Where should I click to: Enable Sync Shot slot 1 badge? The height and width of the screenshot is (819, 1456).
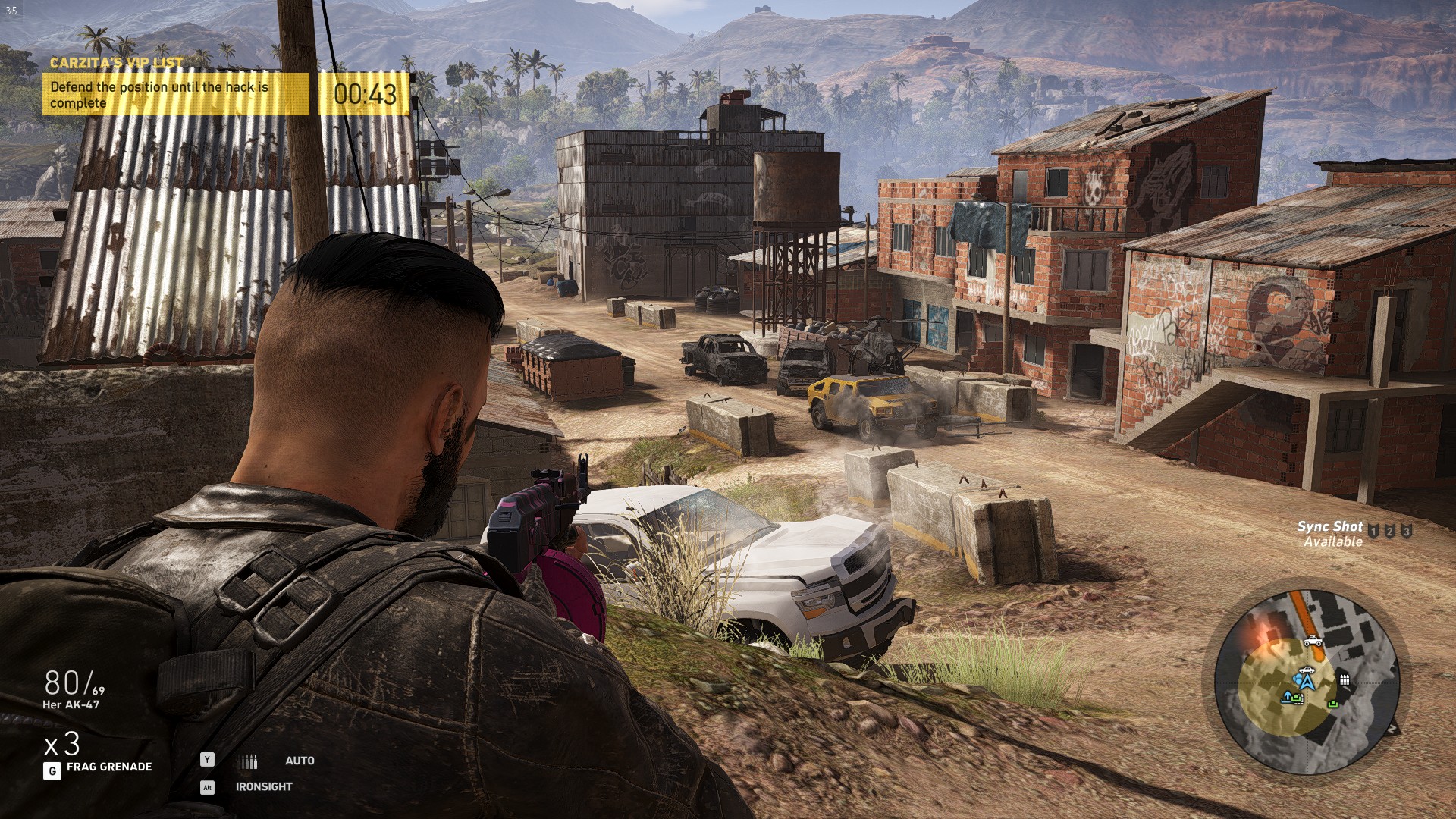point(1373,531)
